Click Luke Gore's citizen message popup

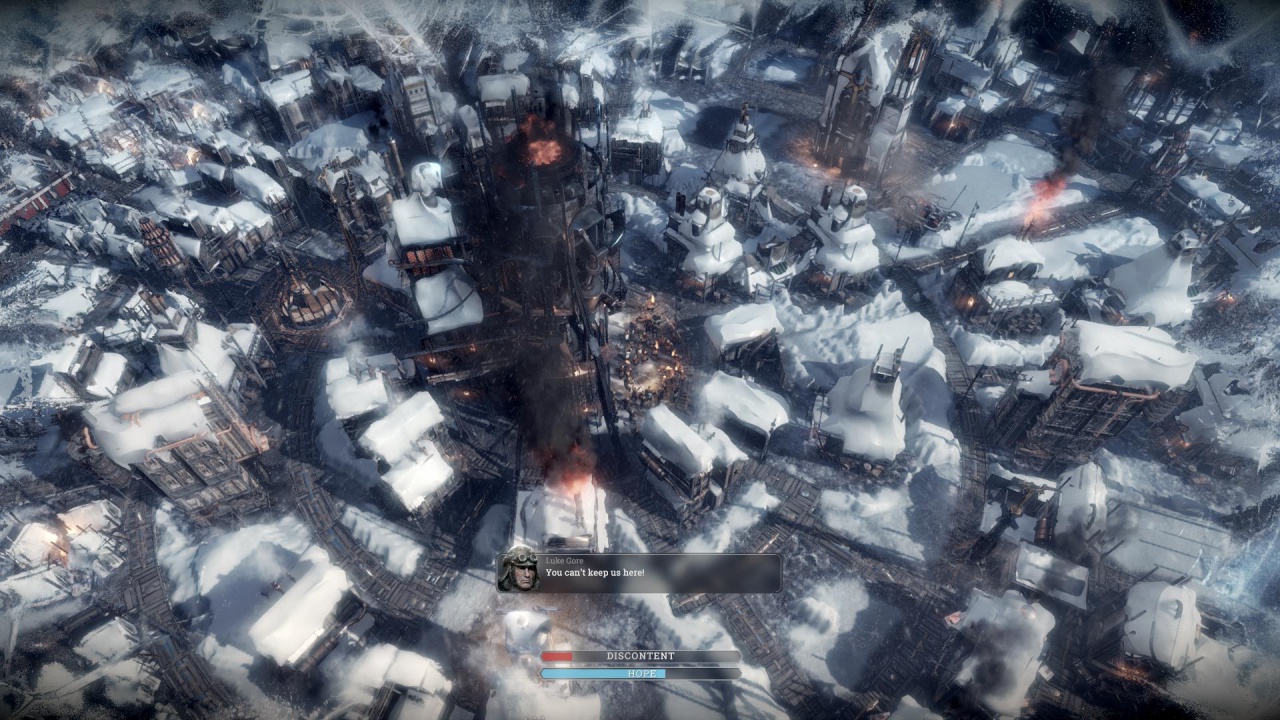pos(640,573)
